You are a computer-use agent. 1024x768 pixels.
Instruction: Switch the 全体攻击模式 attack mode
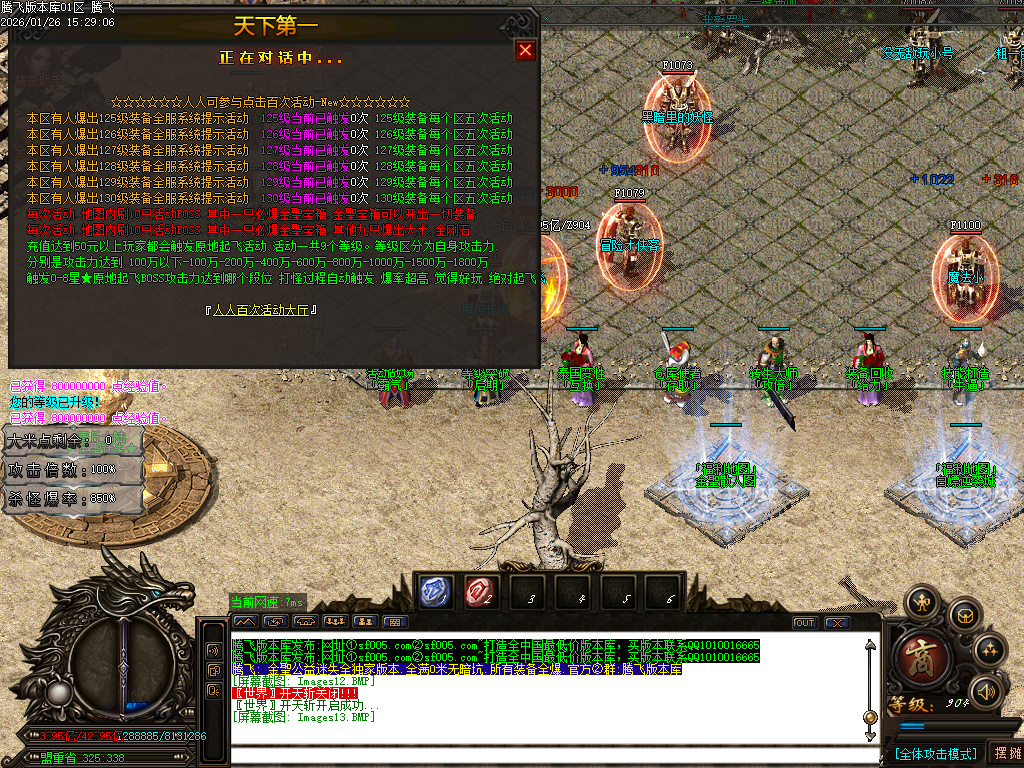(934, 753)
